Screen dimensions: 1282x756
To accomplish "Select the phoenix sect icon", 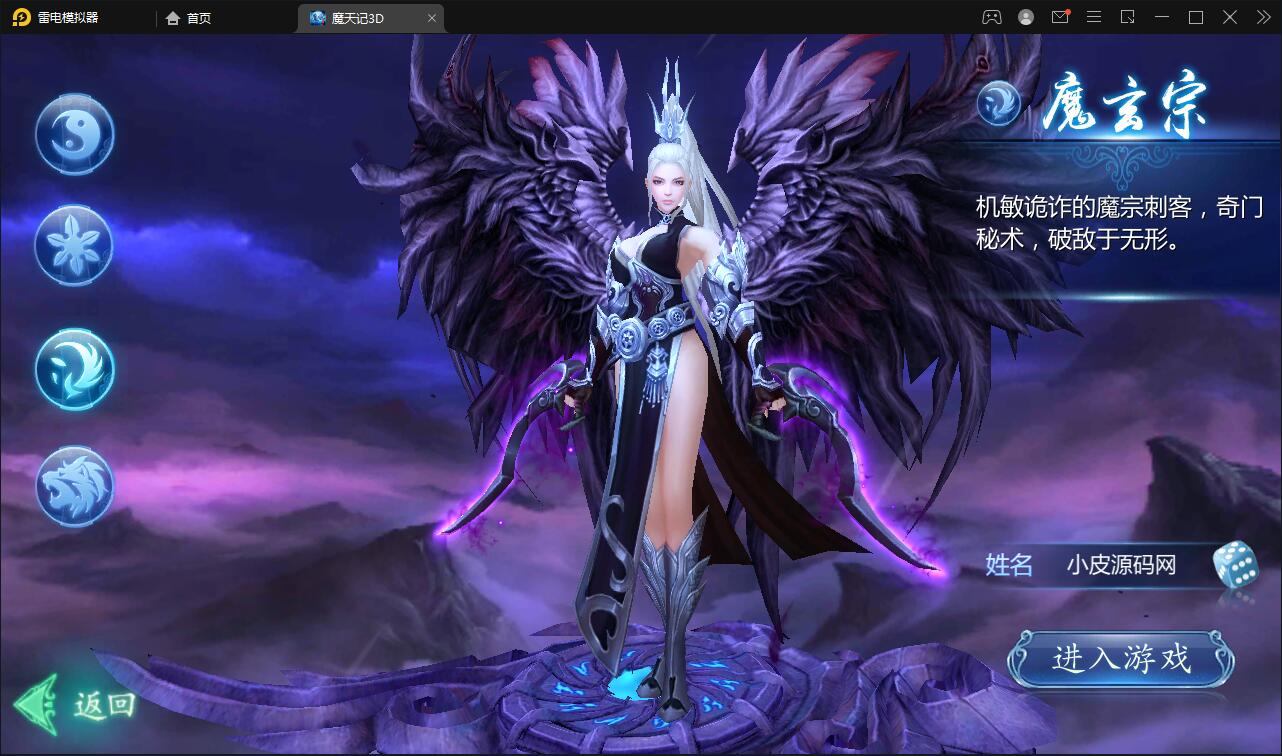I will tap(74, 370).
